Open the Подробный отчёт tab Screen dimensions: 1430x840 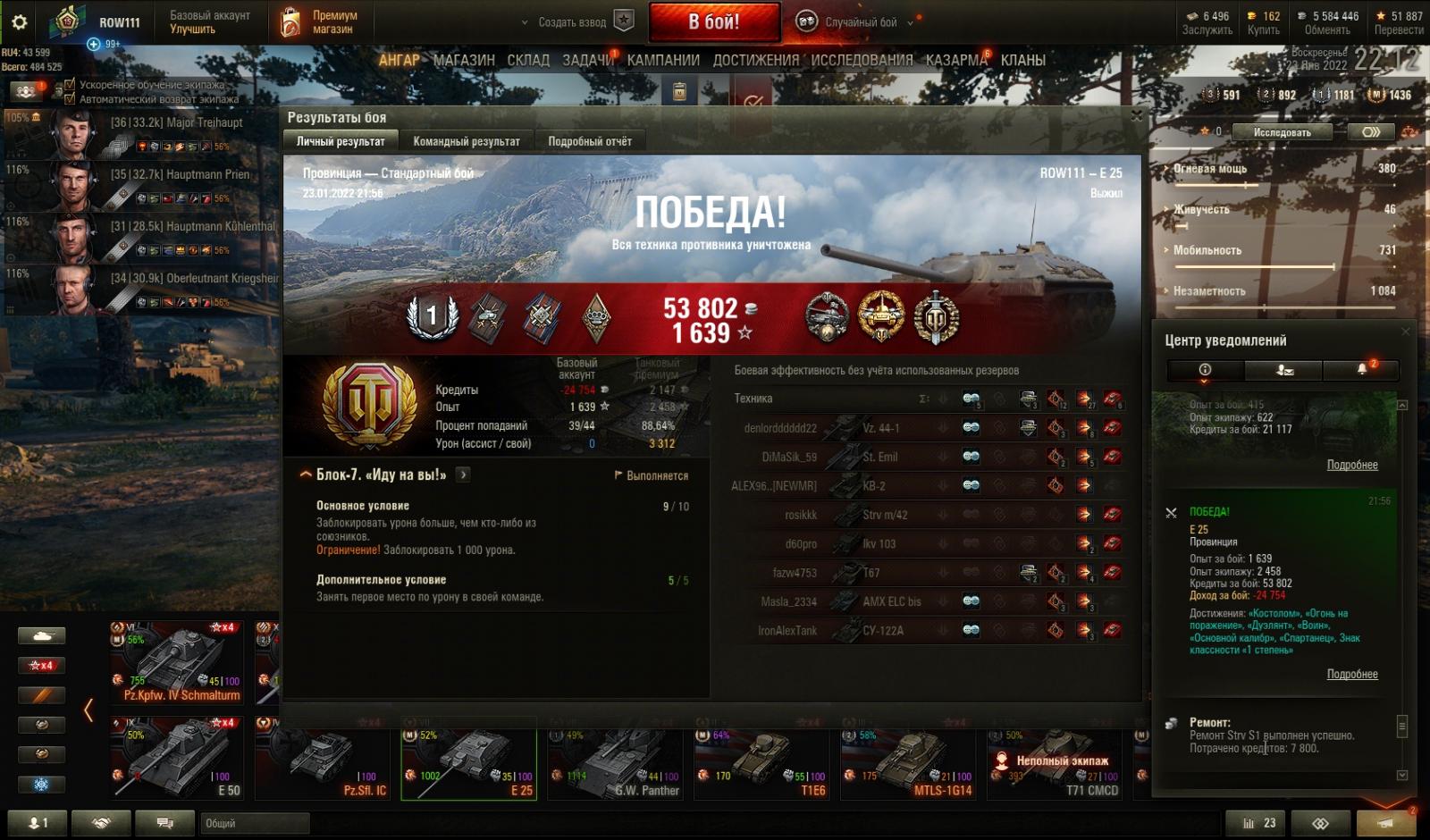(x=589, y=141)
